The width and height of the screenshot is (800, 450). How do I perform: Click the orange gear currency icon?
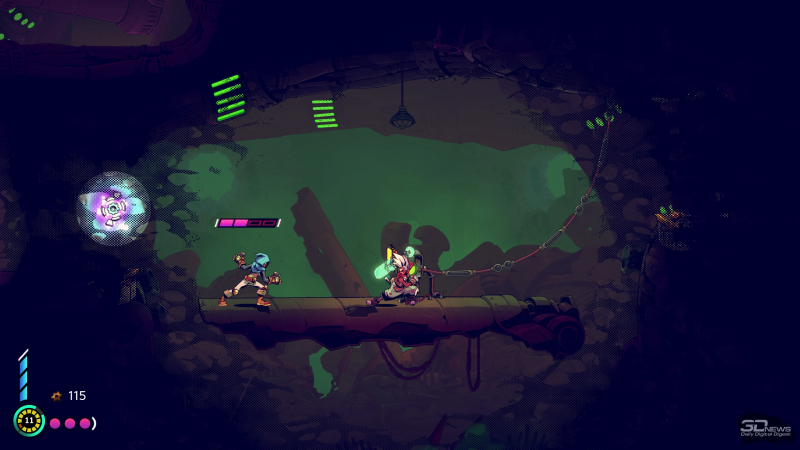click(x=56, y=396)
